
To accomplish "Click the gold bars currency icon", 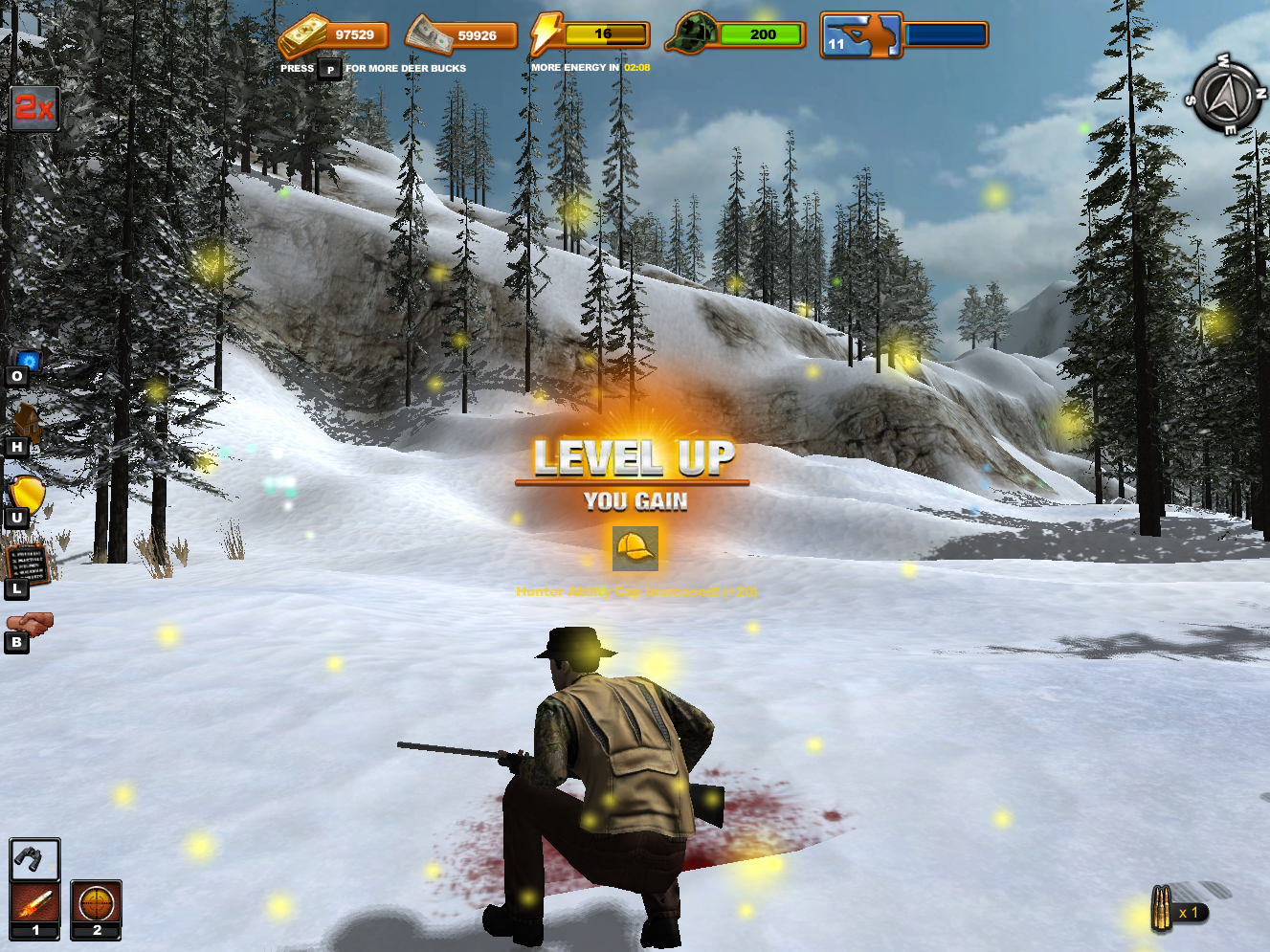I will (x=303, y=36).
